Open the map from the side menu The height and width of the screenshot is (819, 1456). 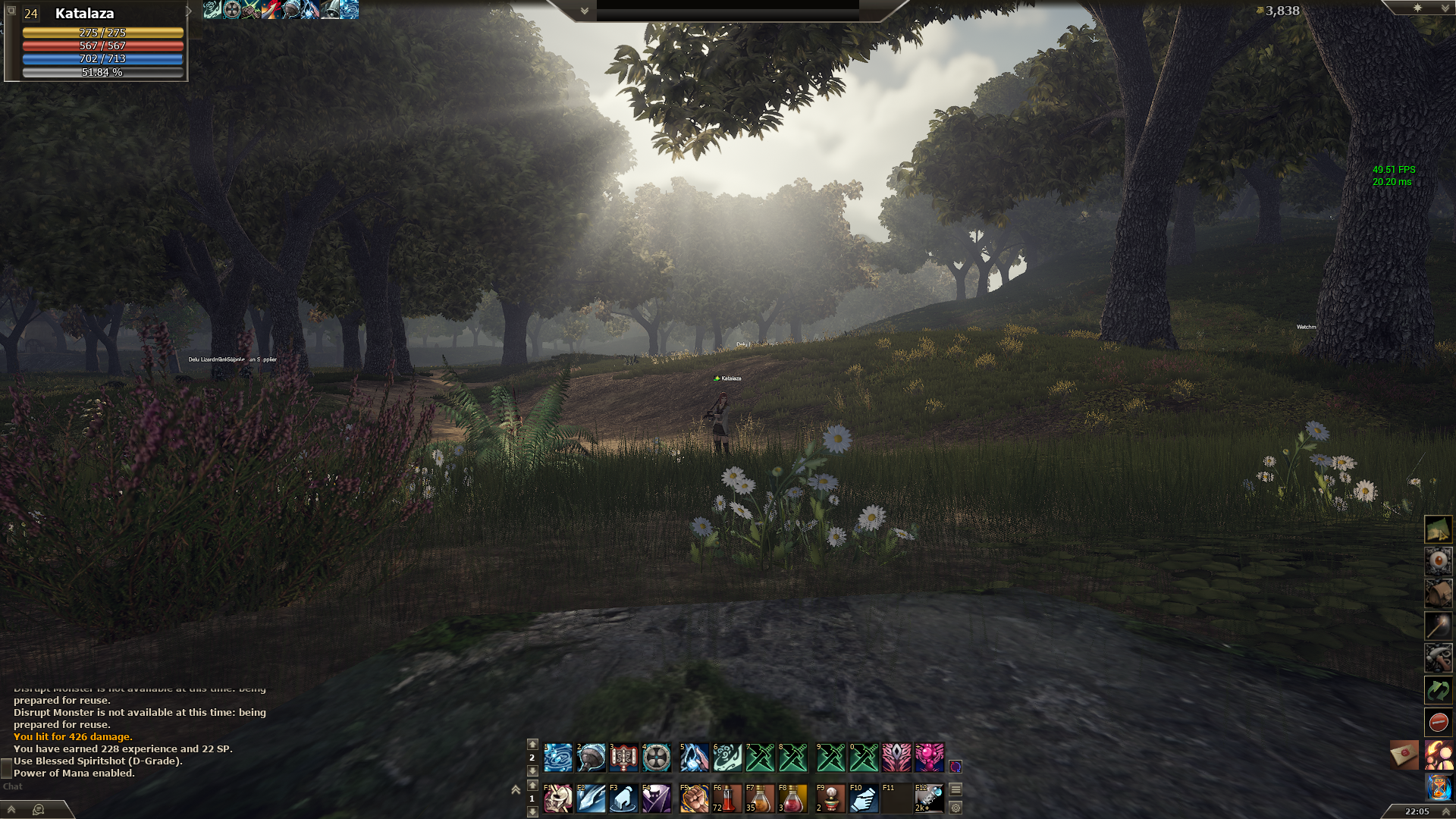(1438, 529)
